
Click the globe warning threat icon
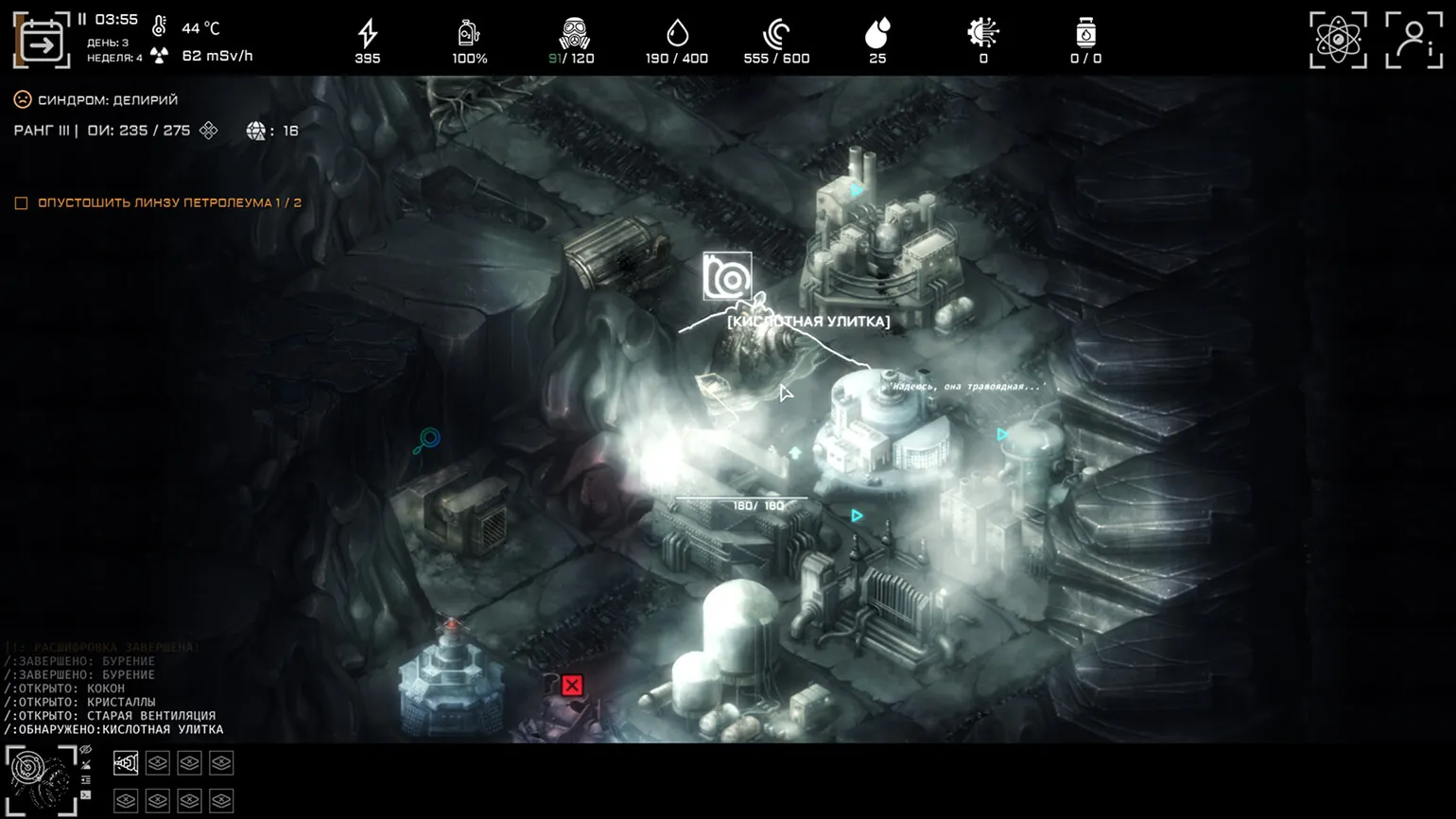[x=255, y=131]
